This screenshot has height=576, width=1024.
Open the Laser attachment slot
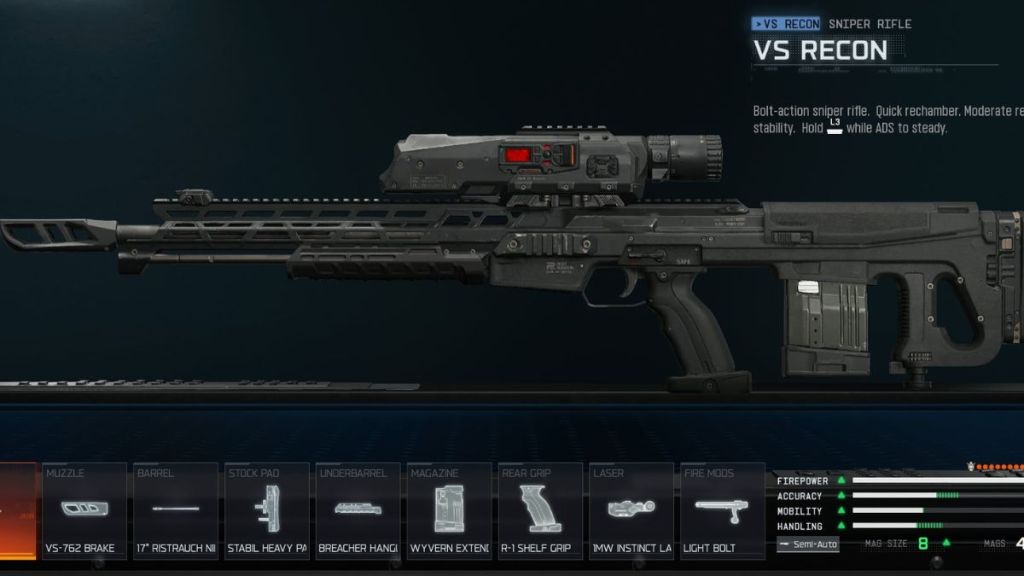pos(631,510)
